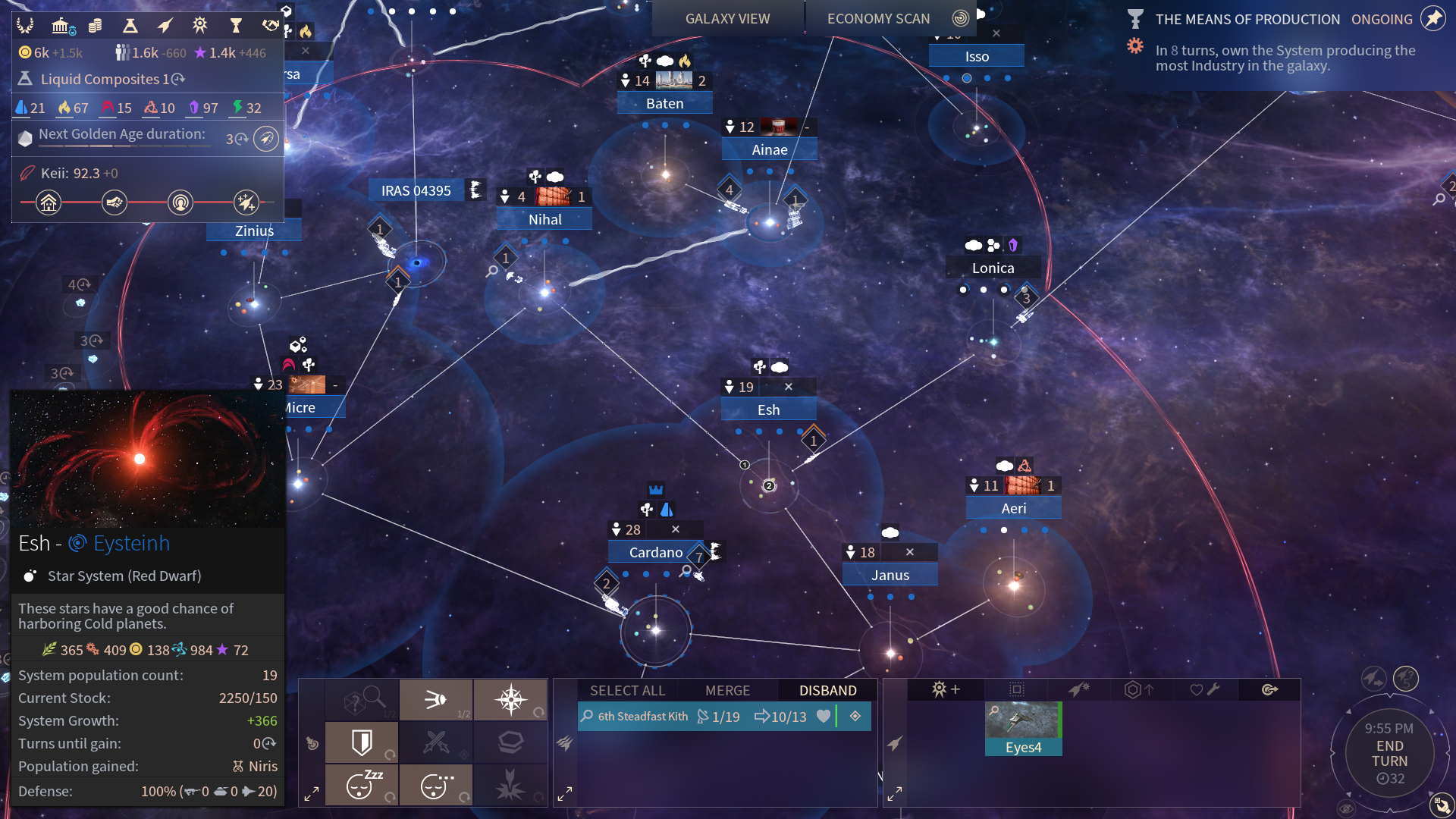Viewport: 1456px width, 819px height.
Task: Open the diplomacy handshake screen
Action: tap(270, 26)
